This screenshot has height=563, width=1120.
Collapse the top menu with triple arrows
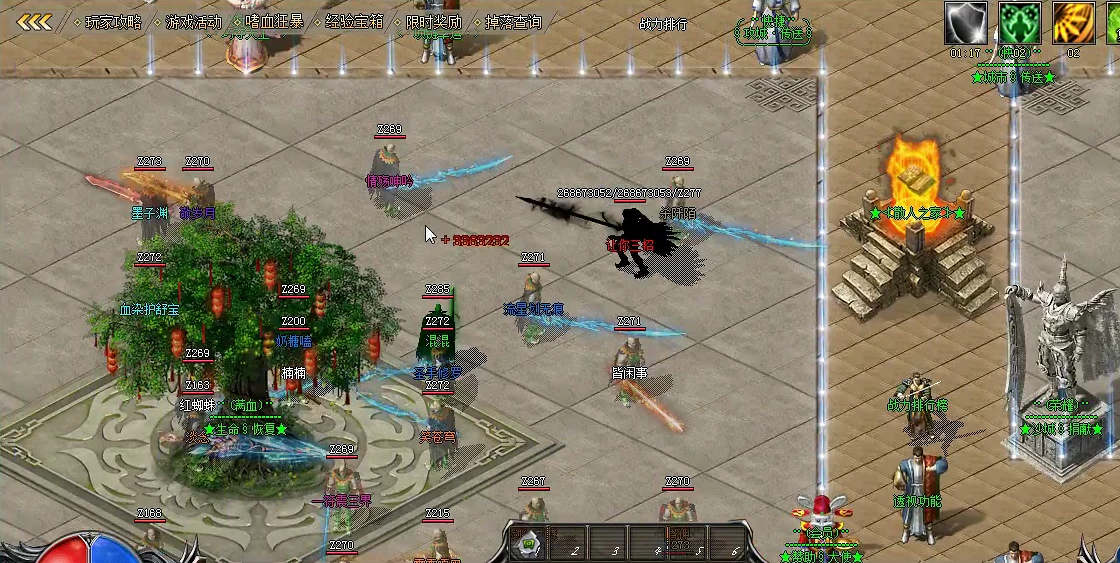[x=34, y=22]
